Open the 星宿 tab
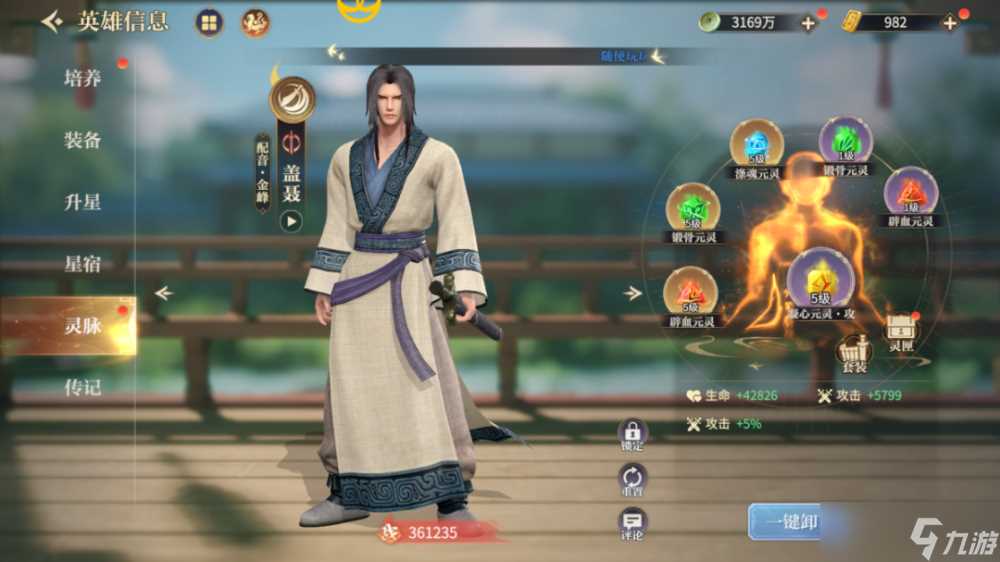Image resolution: width=1000 pixels, height=562 pixels. (82, 264)
